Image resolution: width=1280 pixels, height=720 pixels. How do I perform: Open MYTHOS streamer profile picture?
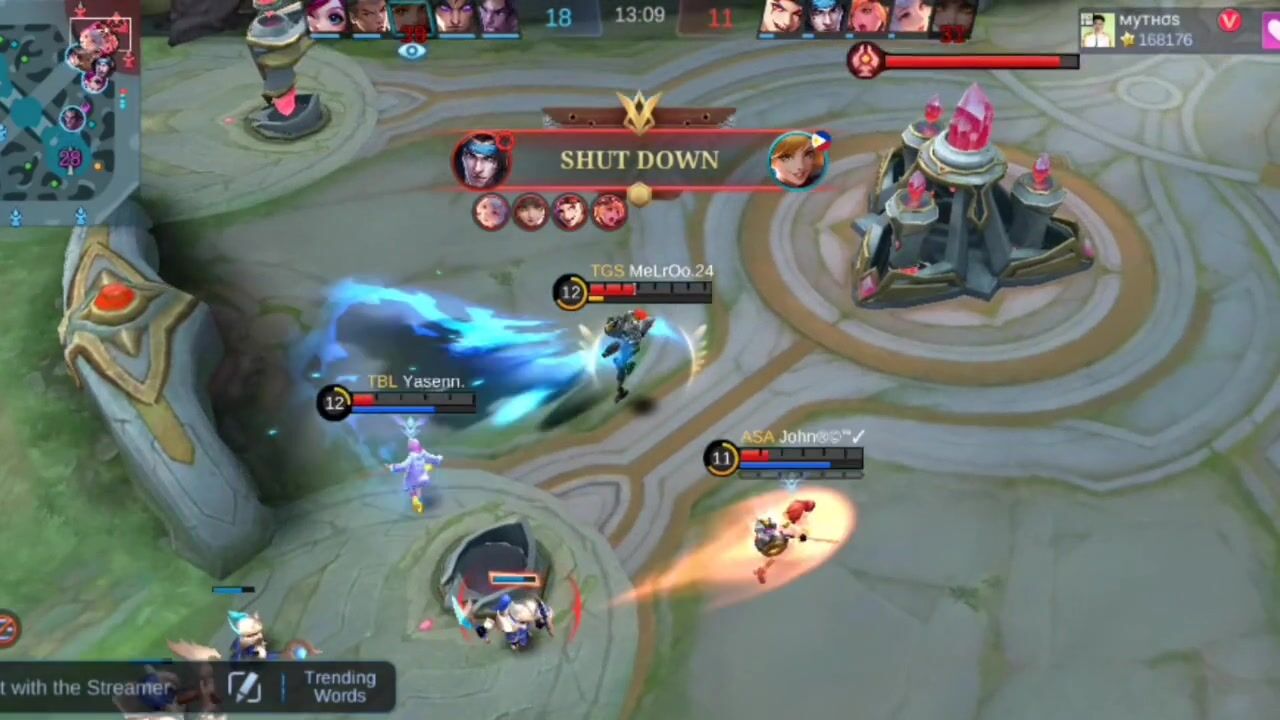(1097, 30)
